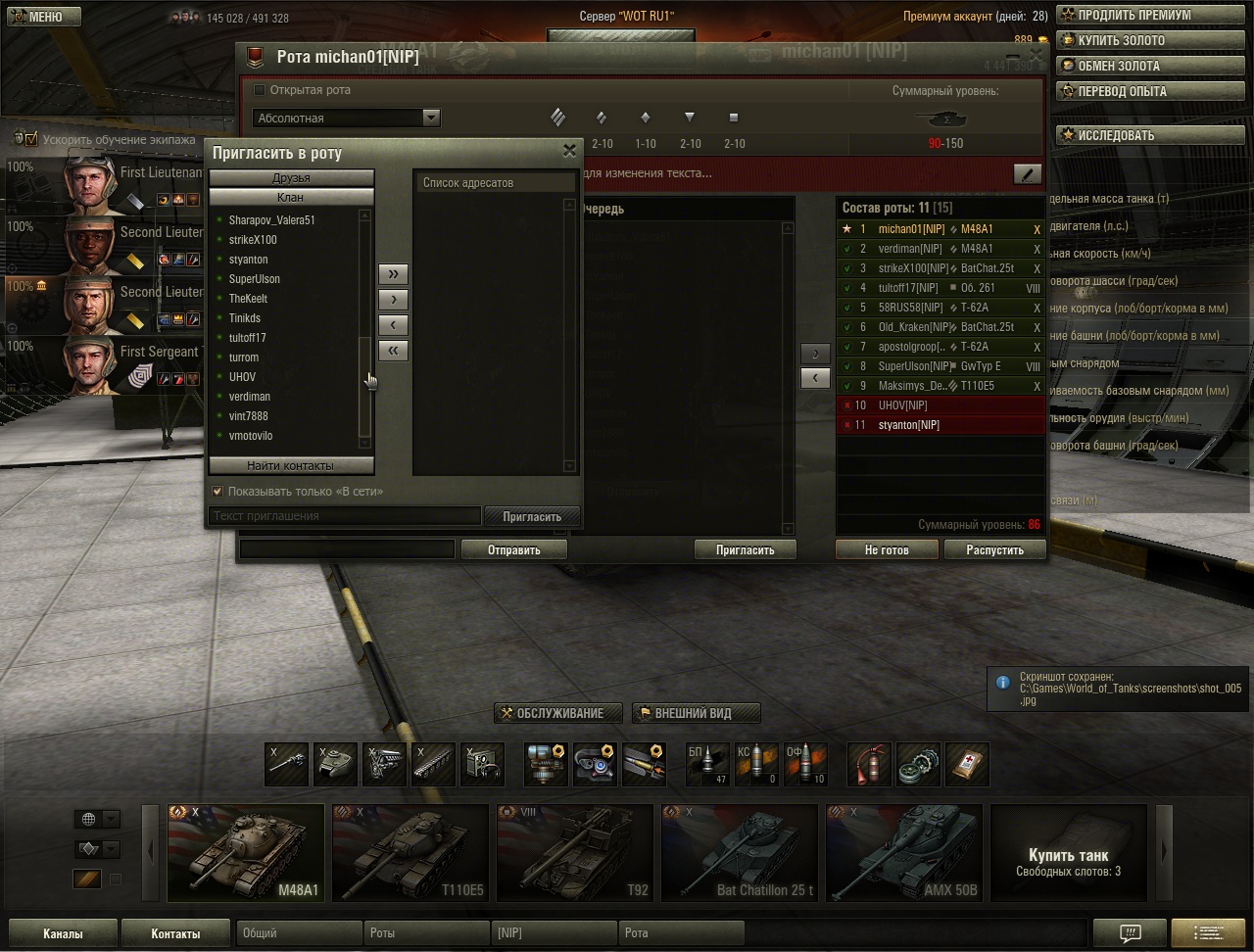Click the Не готов button

click(x=887, y=550)
